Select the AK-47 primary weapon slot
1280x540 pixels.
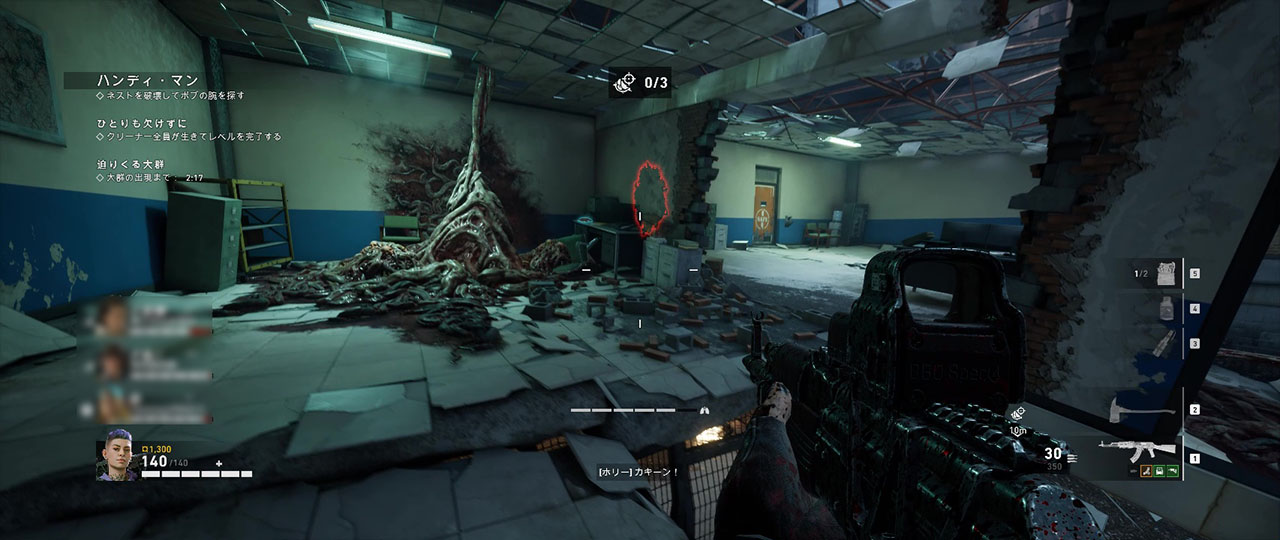point(1128,449)
